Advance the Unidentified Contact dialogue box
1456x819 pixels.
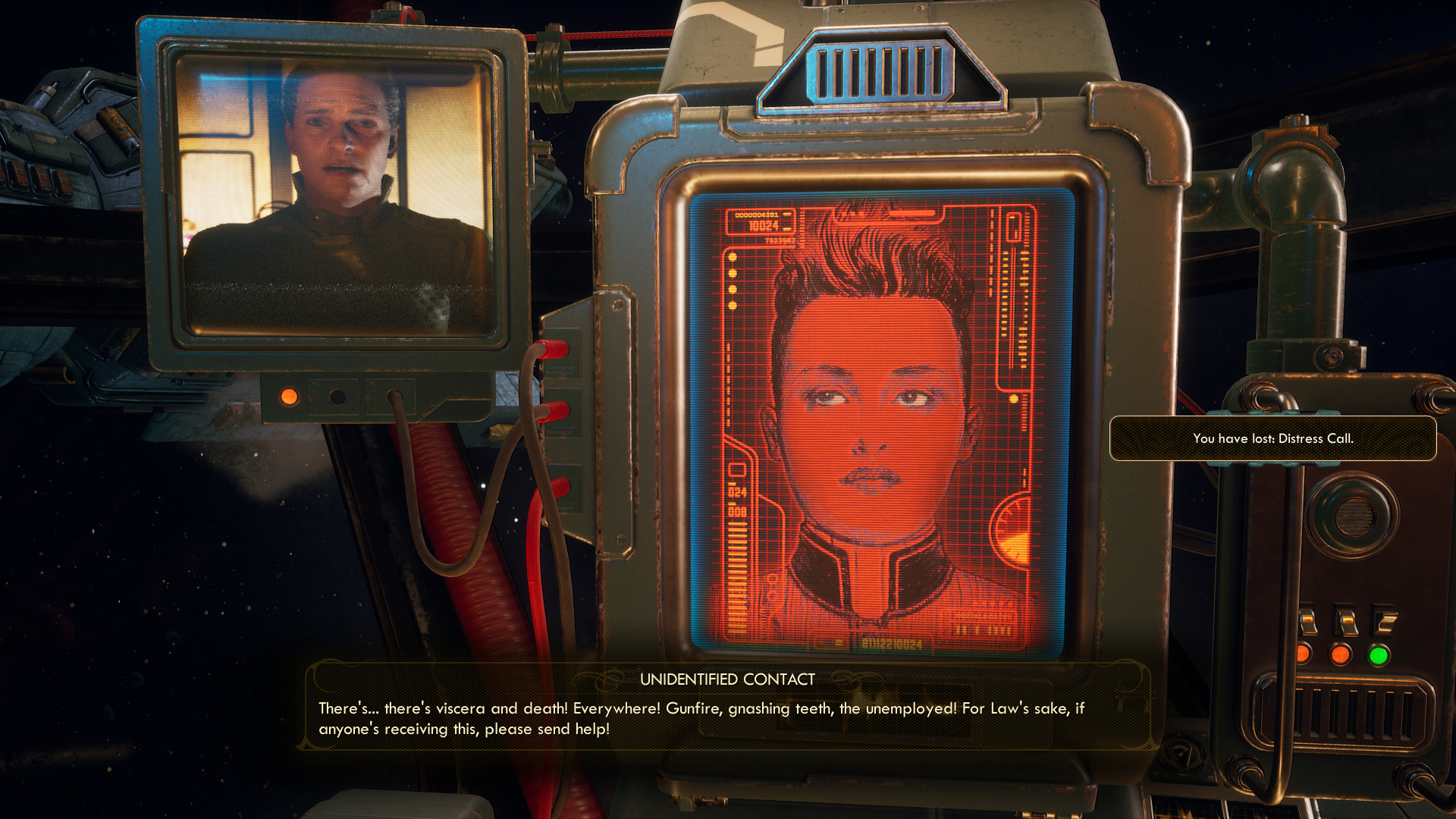pos(726,709)
